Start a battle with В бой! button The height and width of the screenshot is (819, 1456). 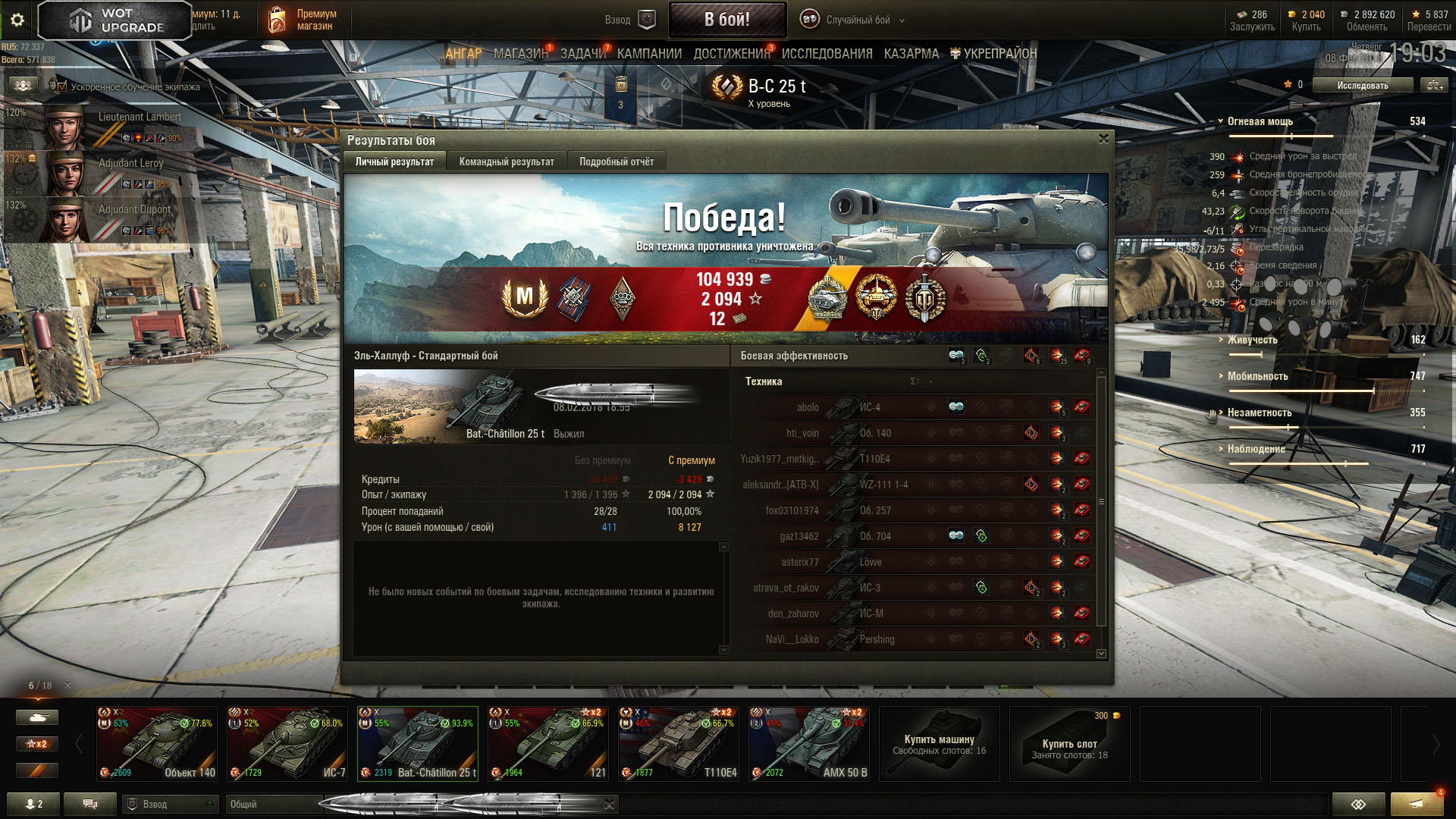pyautogui.click(x=726, y=20)
